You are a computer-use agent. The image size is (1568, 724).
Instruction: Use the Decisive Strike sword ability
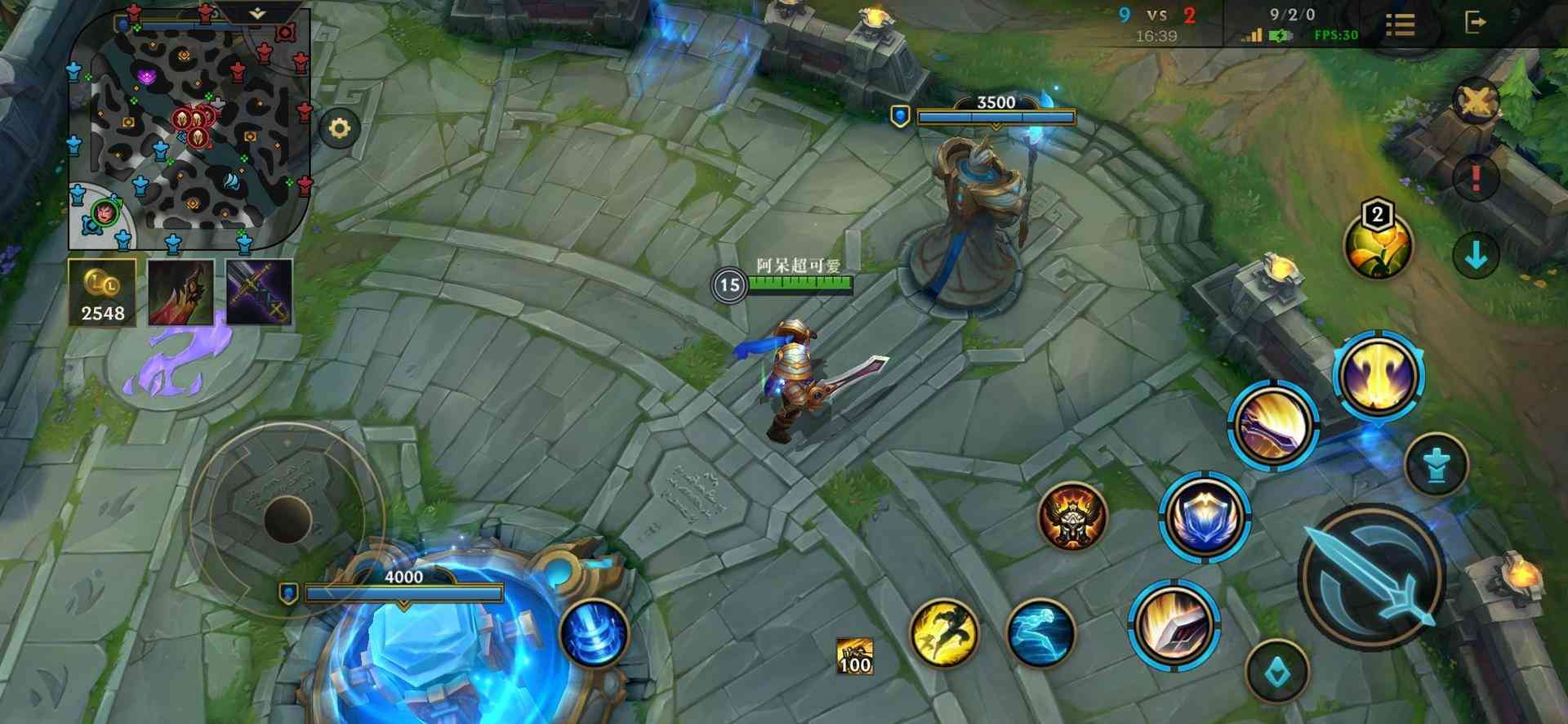(x=1174, y=627)
